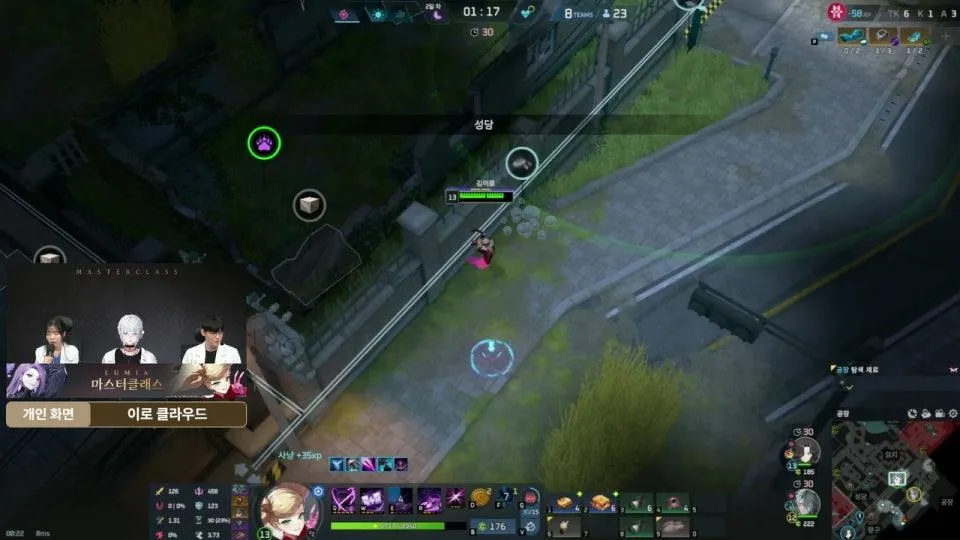
Task: Use the W skill in the ability bar
Action: point(372,499)
